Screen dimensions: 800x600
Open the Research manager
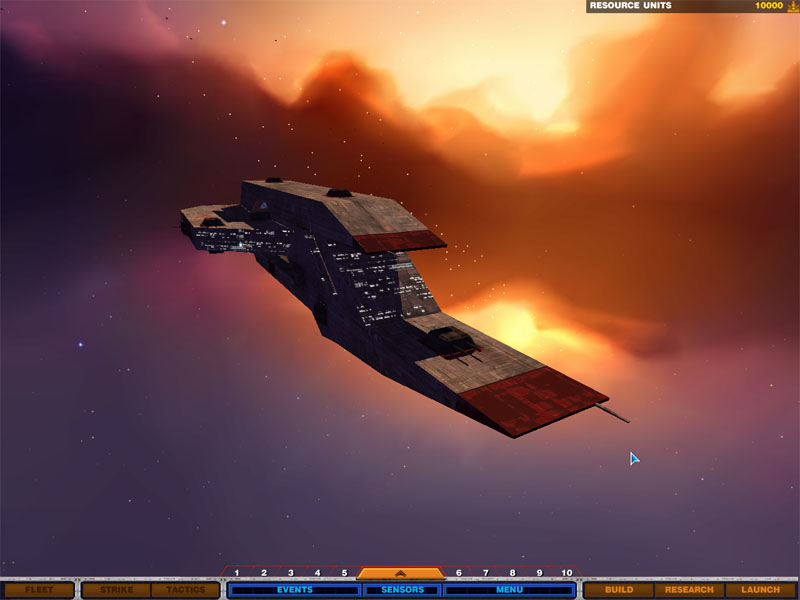tap(689, 590)
